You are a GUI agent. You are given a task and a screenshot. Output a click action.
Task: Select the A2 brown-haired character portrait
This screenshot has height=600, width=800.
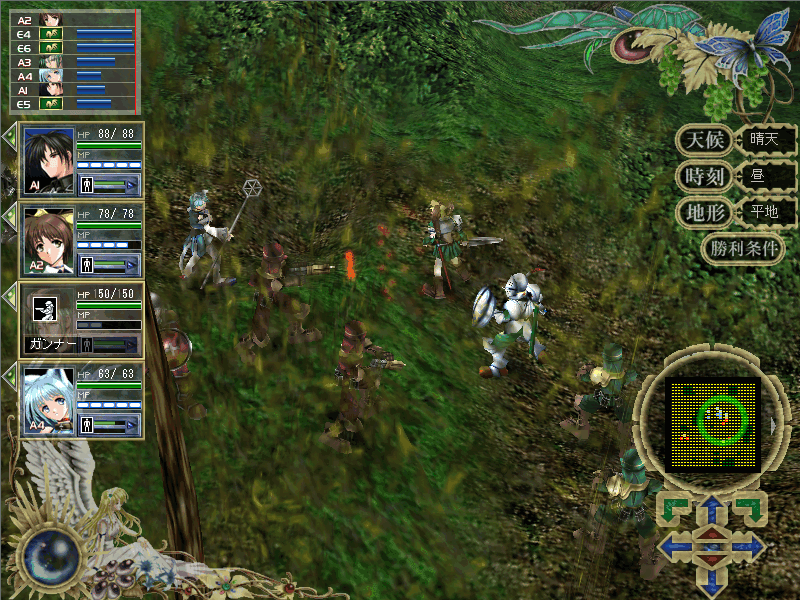pyautogui.click(x=49, y=240)
